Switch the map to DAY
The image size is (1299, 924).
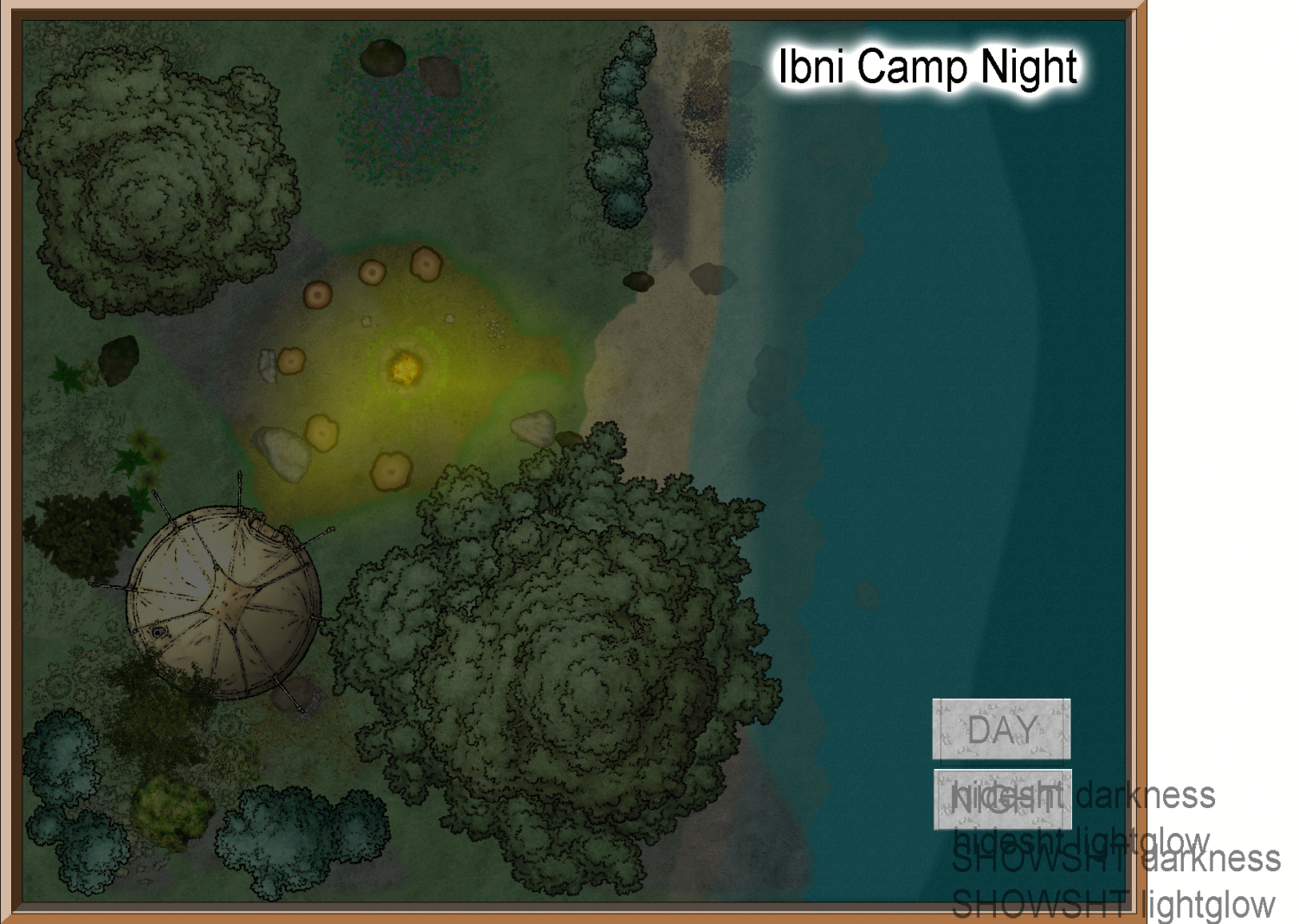point(1001,729)
